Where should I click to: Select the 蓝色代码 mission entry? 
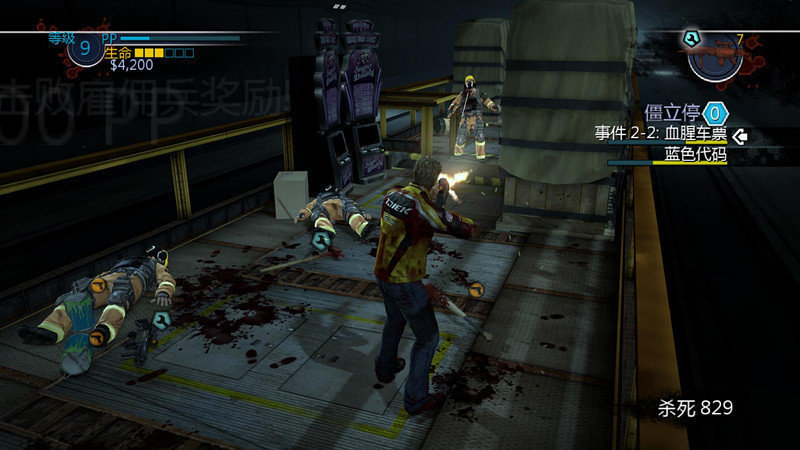click(x=695, y=154)
